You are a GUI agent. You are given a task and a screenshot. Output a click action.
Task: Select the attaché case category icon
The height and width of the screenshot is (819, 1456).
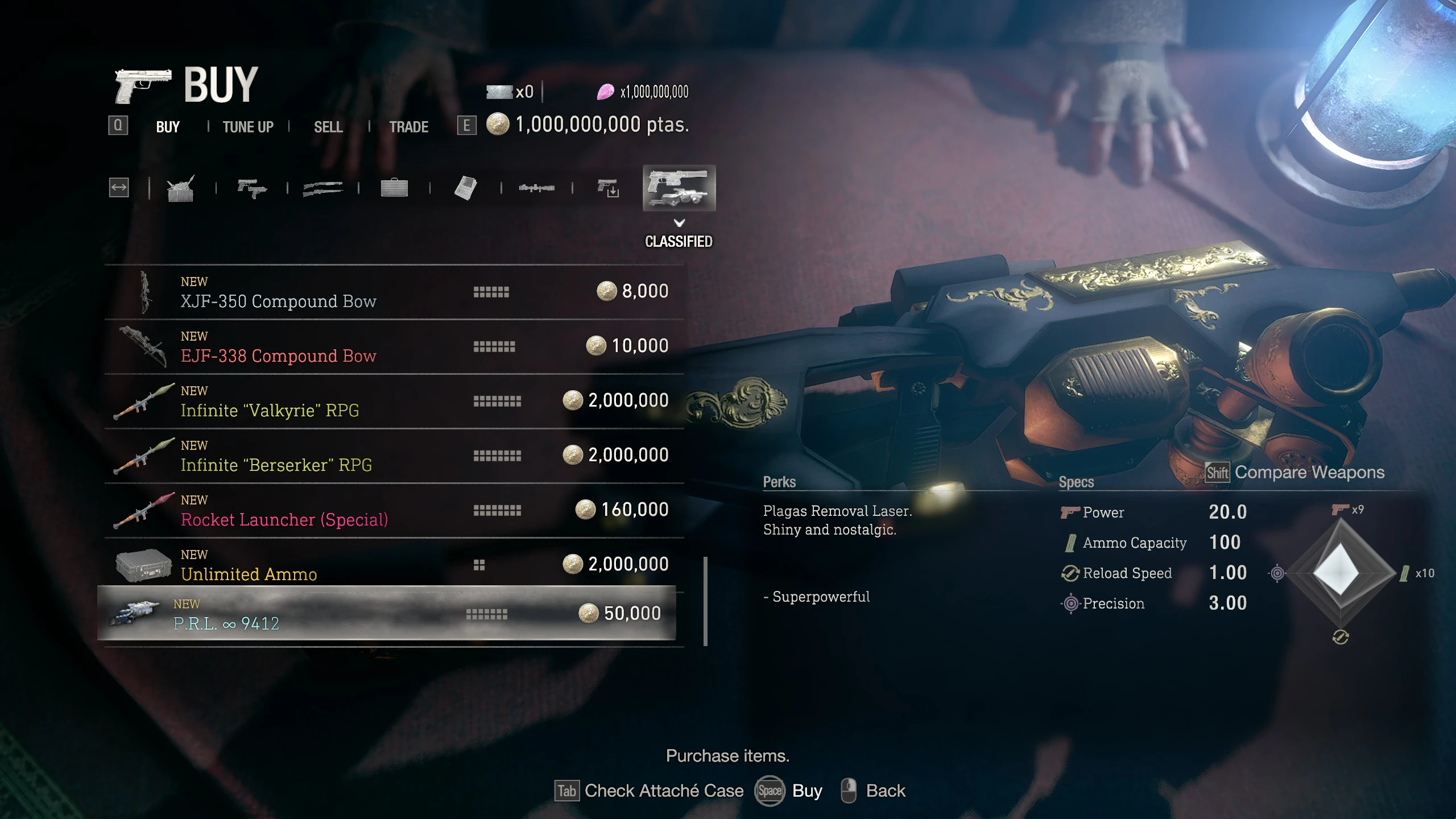394,188
